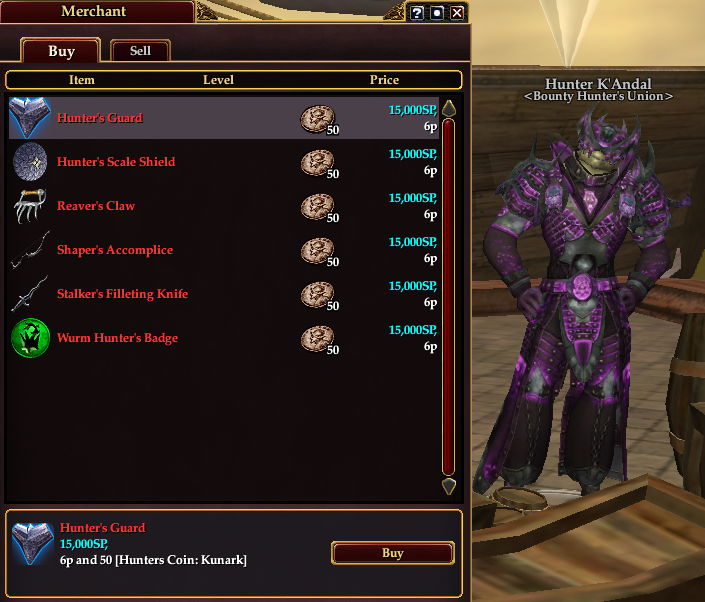This screenshot has width=705, height=602.
Task: Choose Hunter's Scale Shield from the list
Action: 116,162
